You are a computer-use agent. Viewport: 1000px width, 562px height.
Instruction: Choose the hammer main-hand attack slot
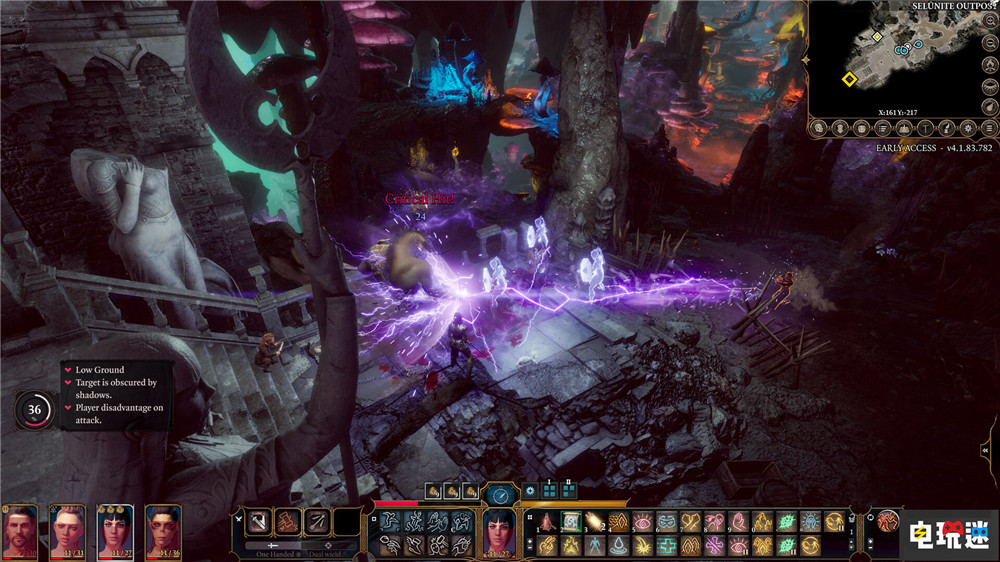tap(257, 521)
